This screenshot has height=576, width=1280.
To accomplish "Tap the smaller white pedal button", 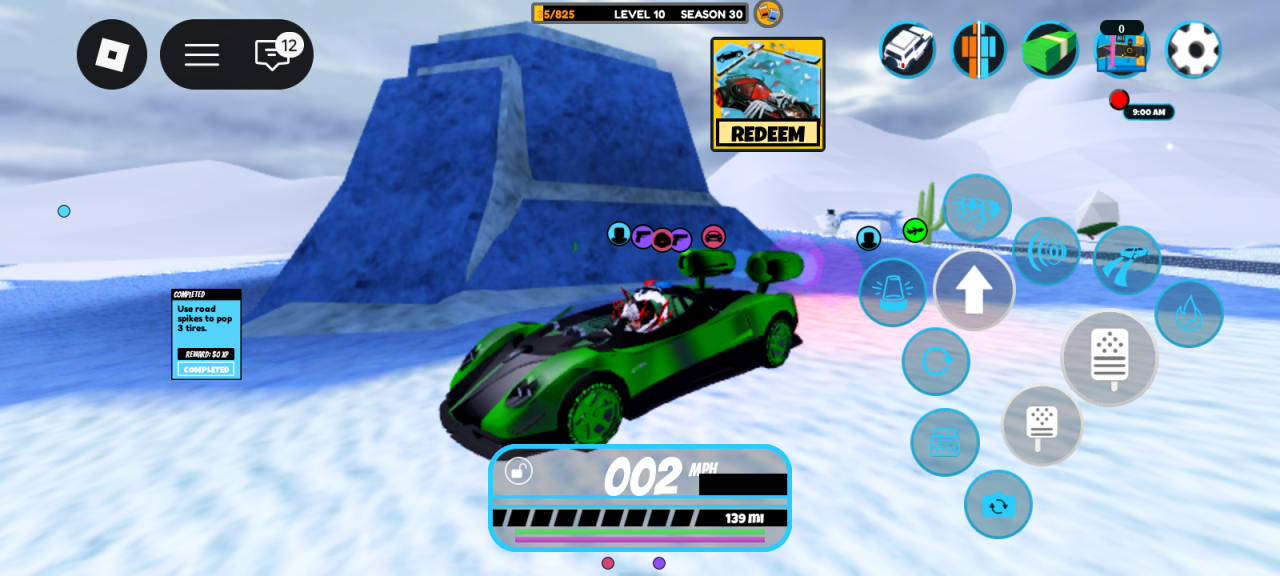I will click(x=1041, y=425).
